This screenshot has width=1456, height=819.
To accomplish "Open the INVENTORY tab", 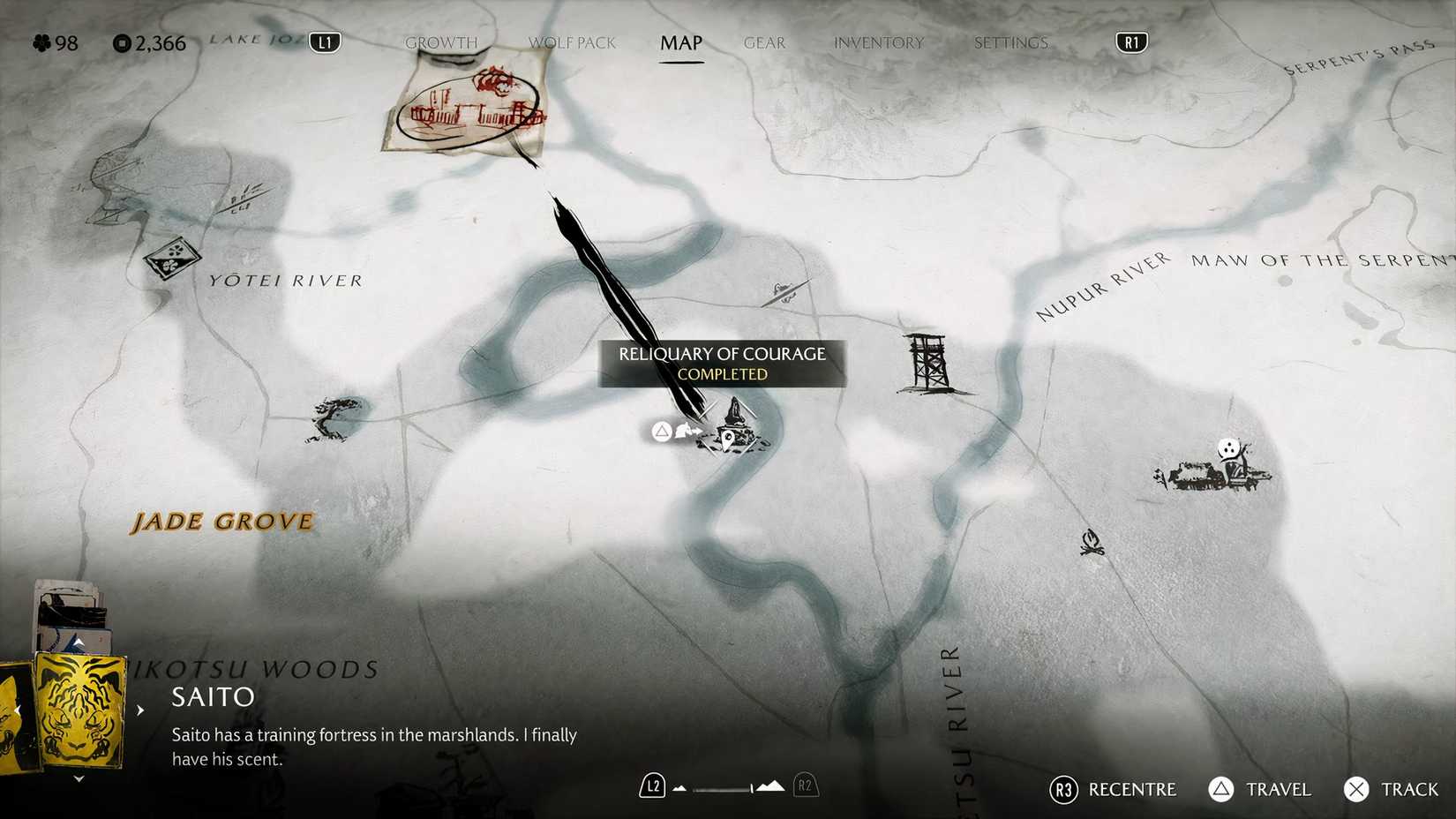I will point(878,41).
